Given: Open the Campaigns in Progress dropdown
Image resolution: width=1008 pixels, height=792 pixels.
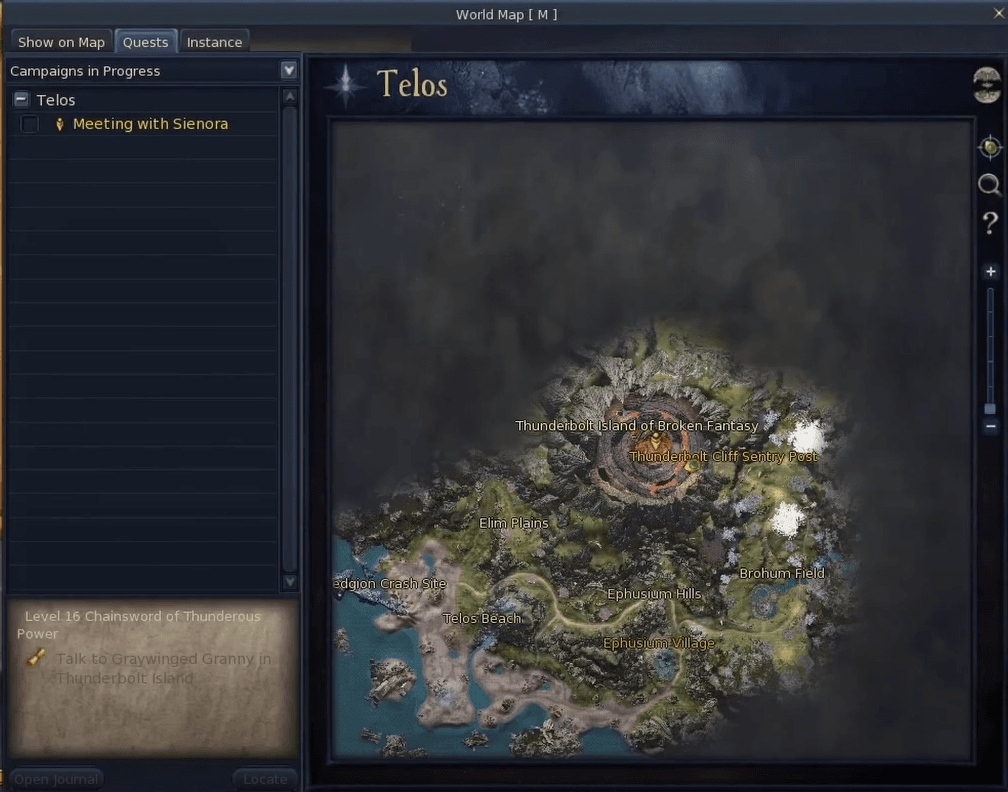Looking at the screenshot, I should pyautogui.click(x=289, y=70).
